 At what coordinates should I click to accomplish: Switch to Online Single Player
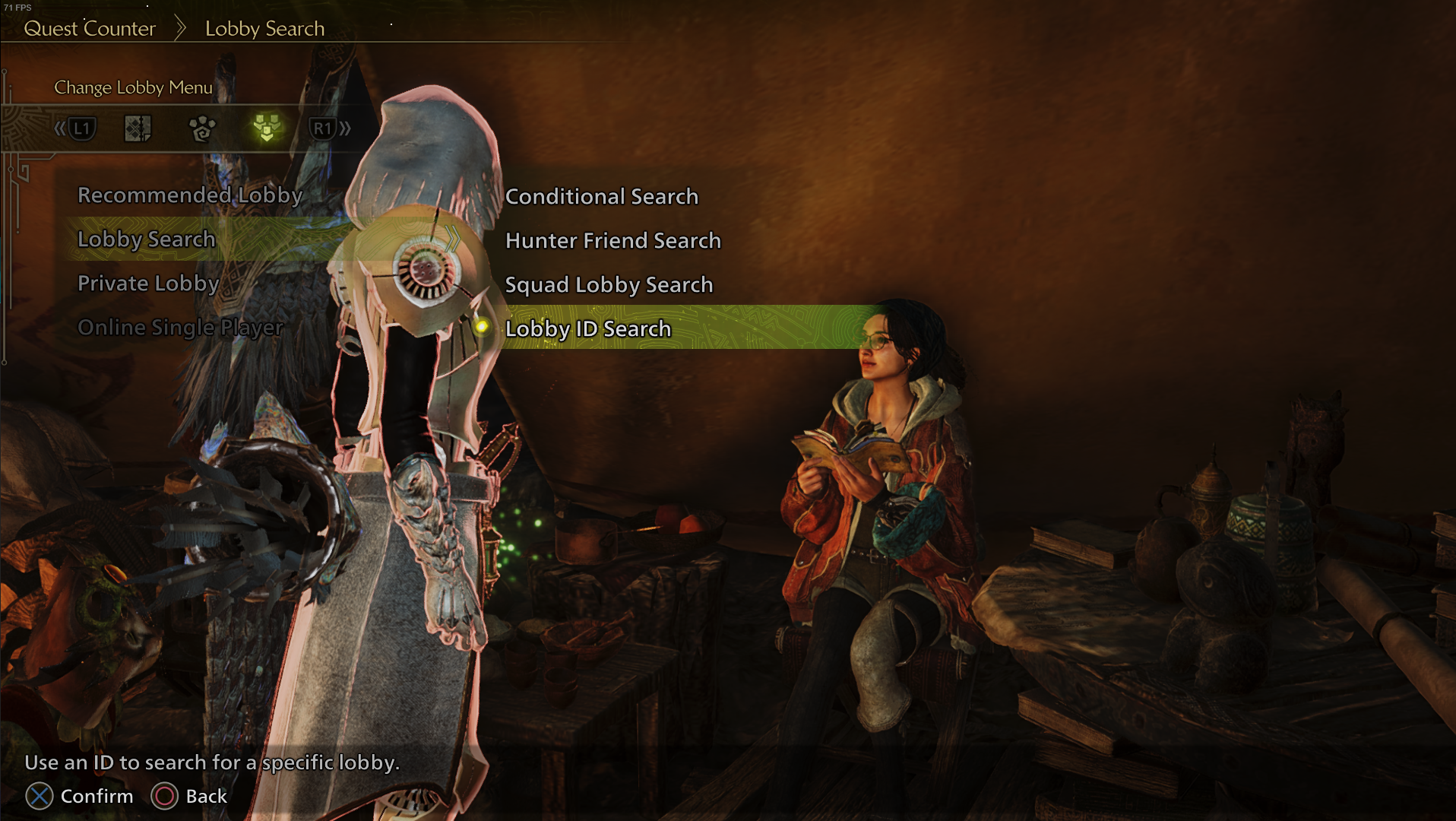pyautogui.click(x=180, y=328)
